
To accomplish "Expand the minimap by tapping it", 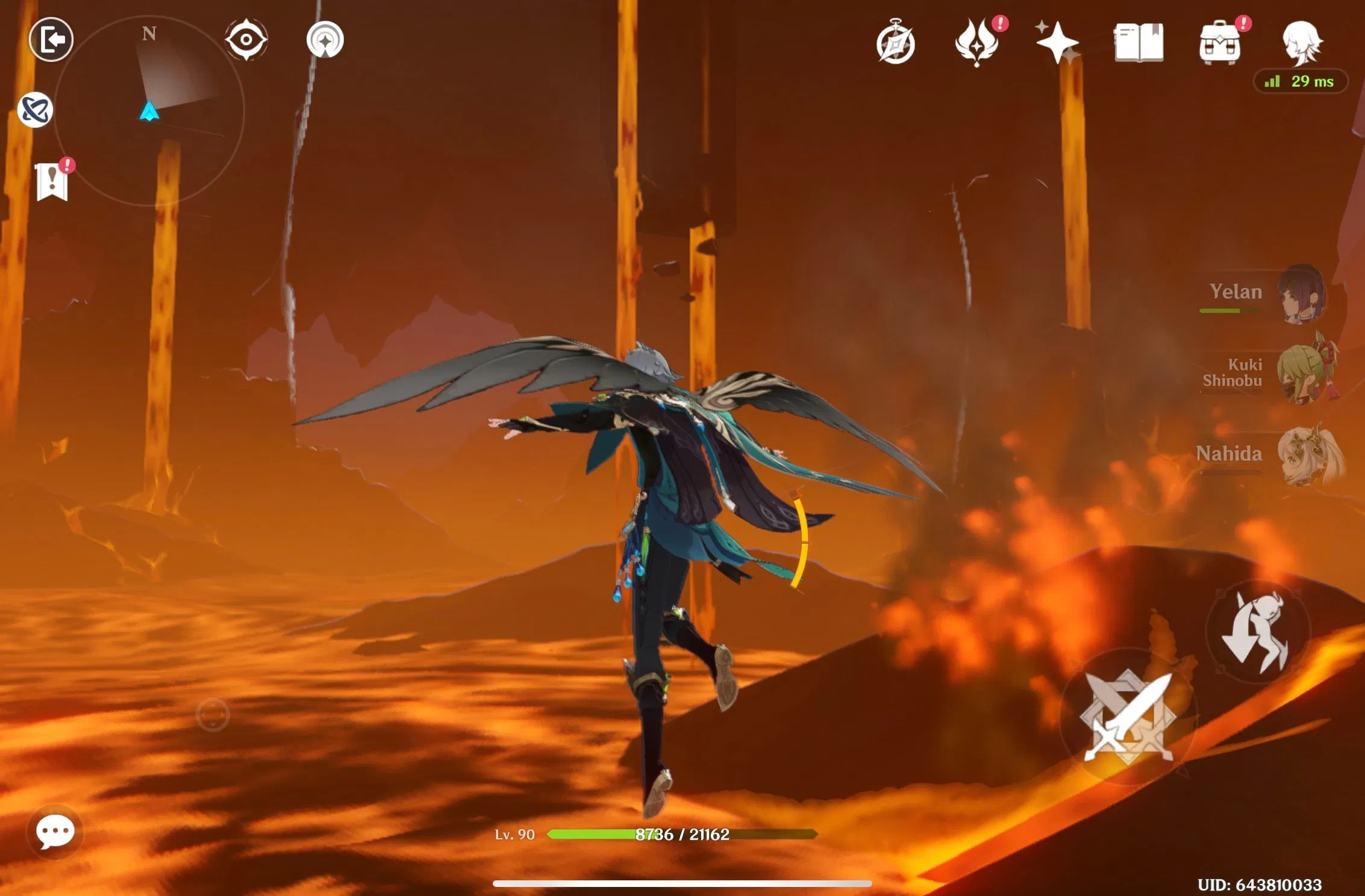I will coord(148,111).
